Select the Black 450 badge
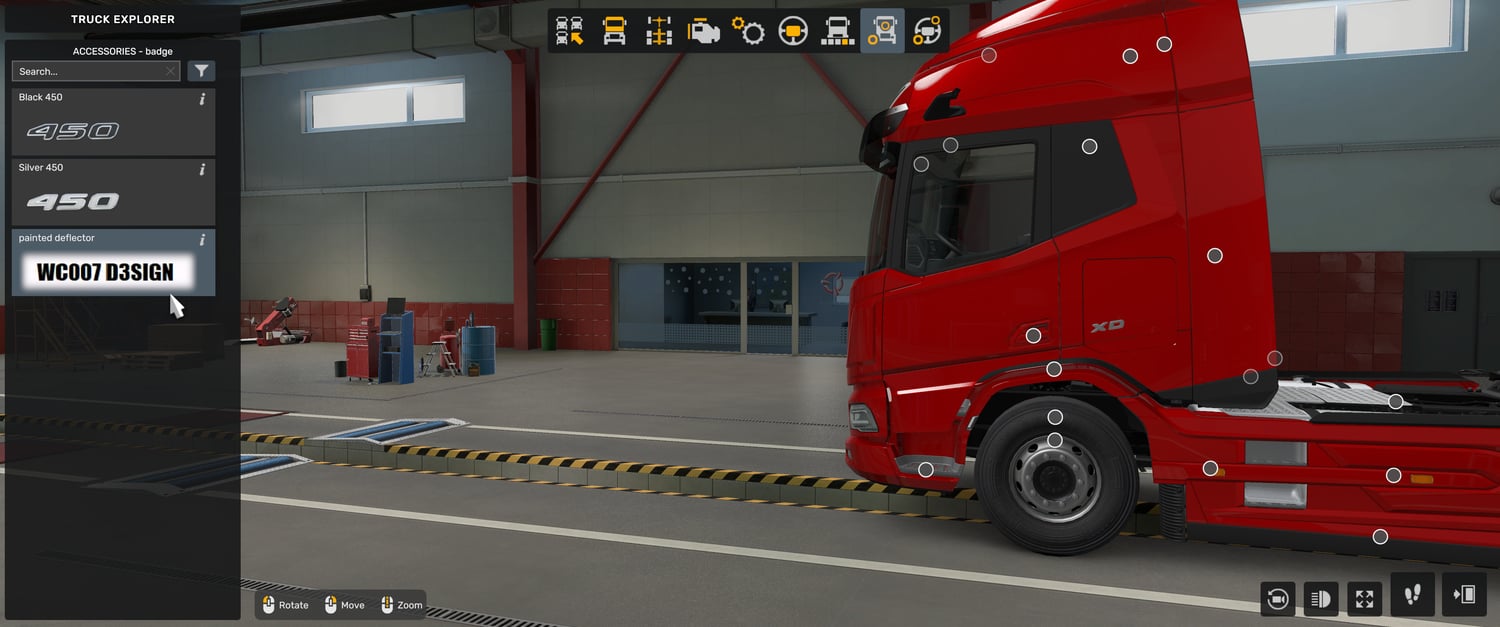This screenshot has height=627, width=1500. point(112,122)
